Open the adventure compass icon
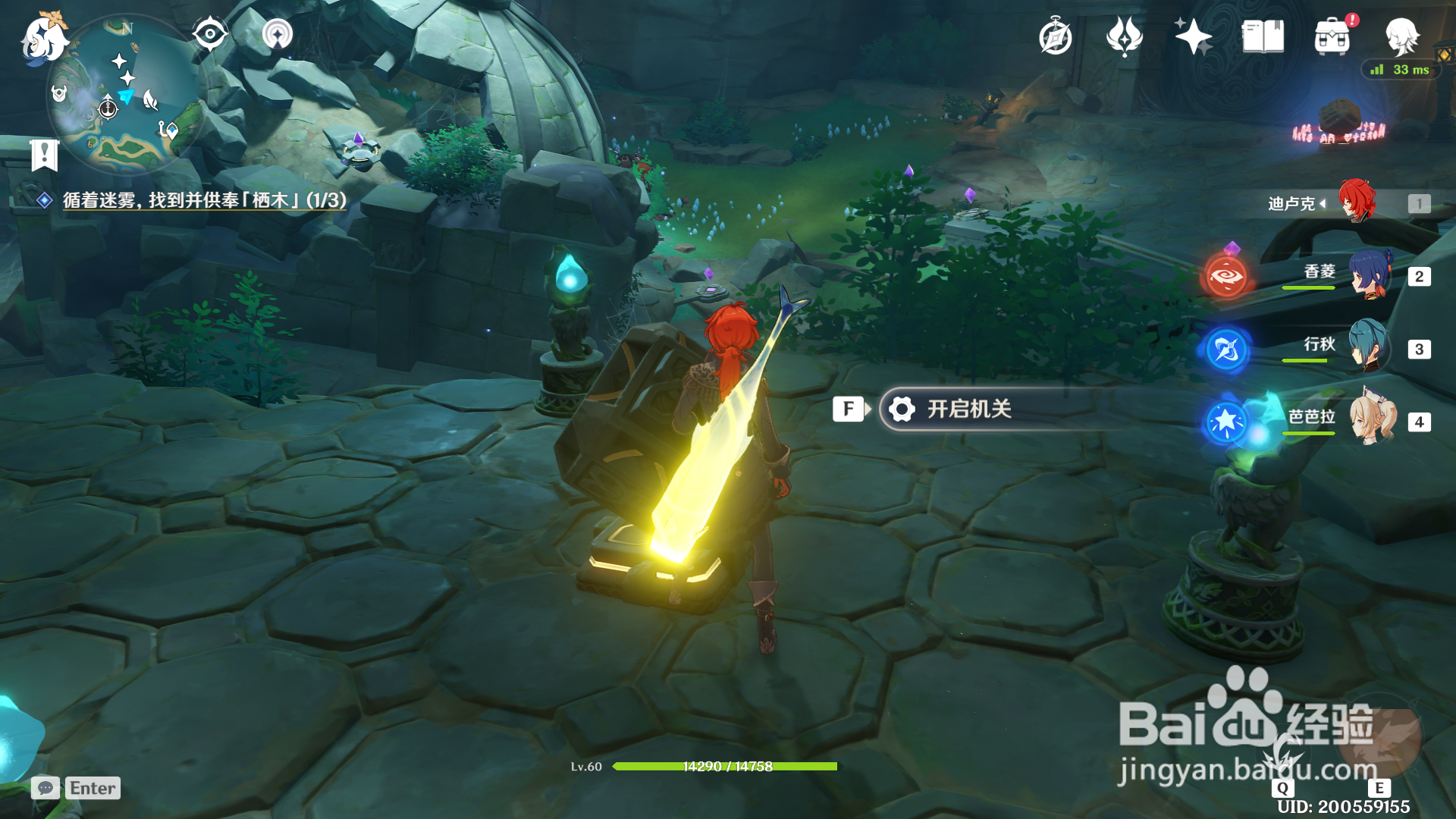1456x819 pixels. click(x=1055, y=37)
